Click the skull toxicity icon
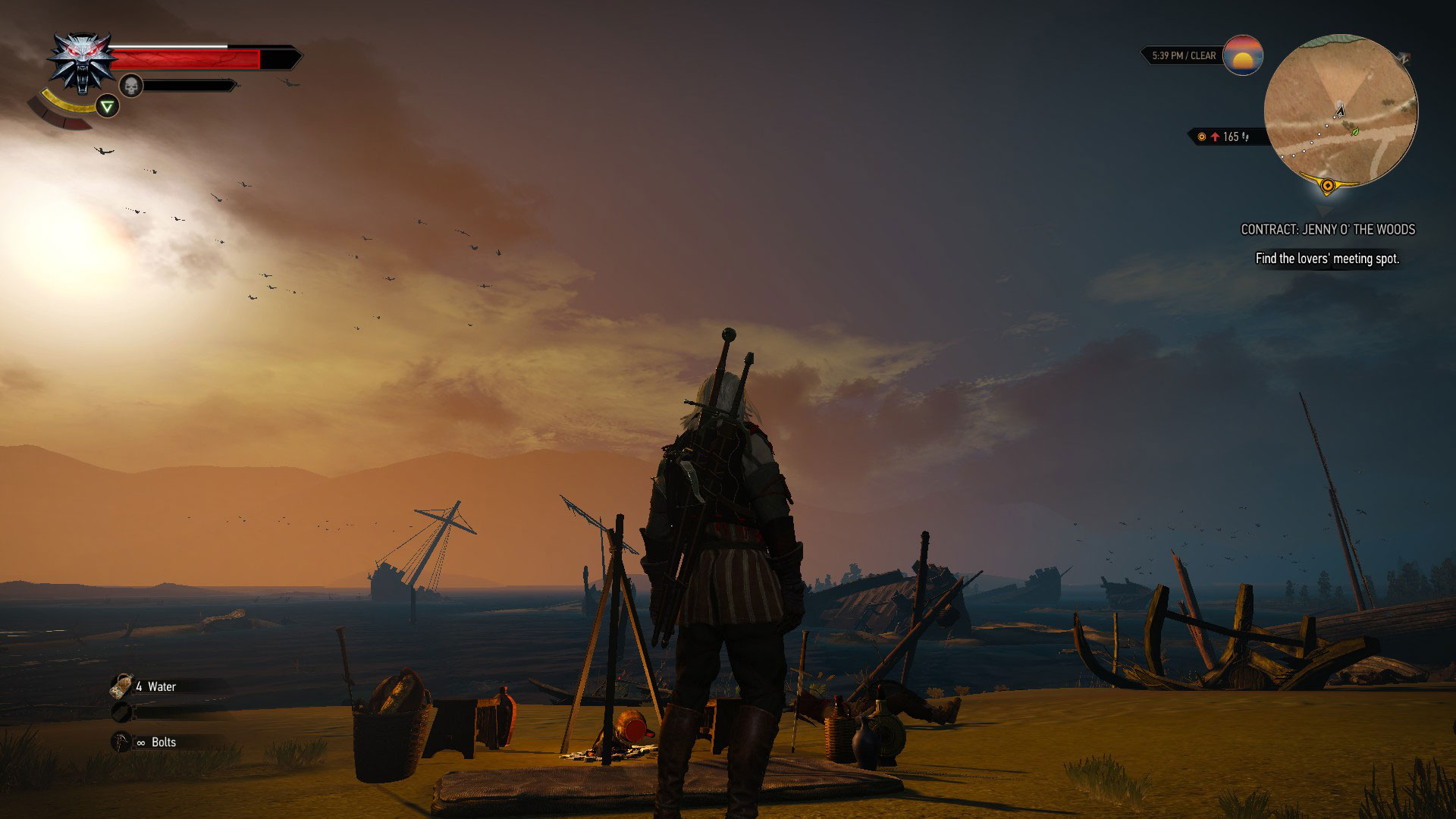The width and height of the screenshot is (1456, 819). tap(131, 86)
